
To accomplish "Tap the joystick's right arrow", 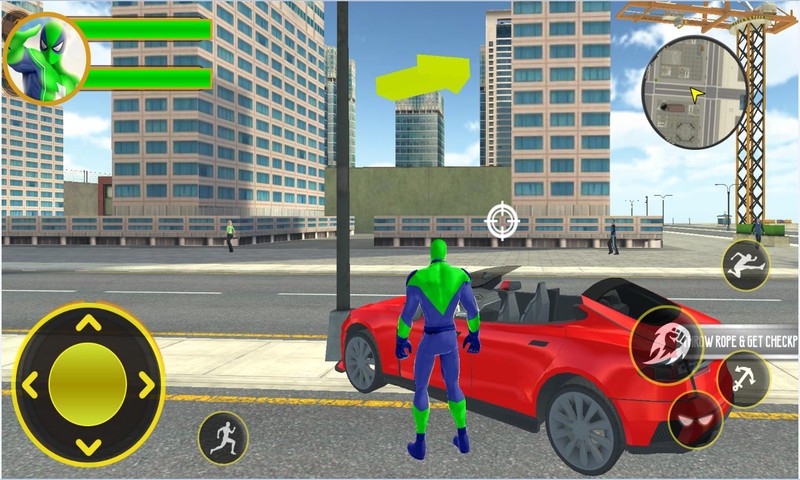I will (x=147, y=385).
